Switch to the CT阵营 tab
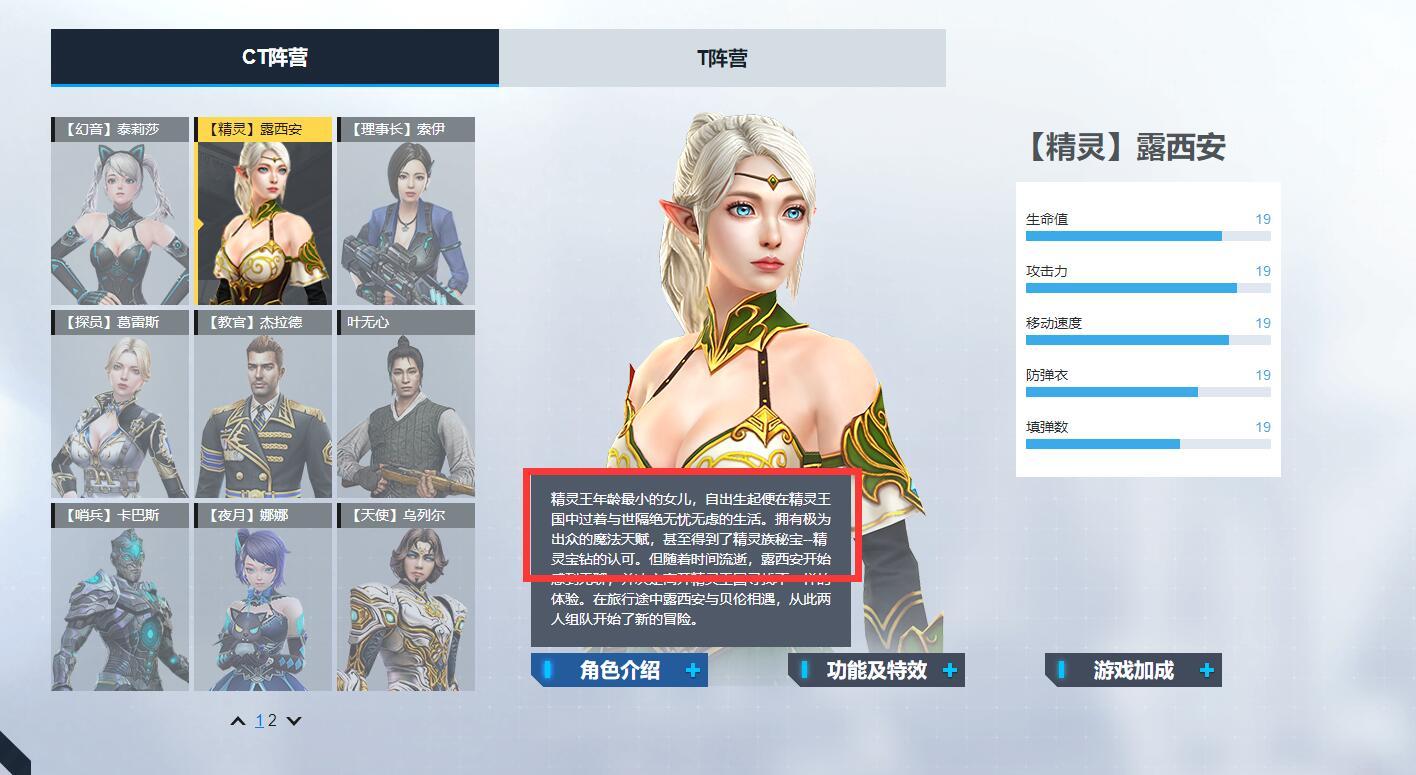 (274, 59)
